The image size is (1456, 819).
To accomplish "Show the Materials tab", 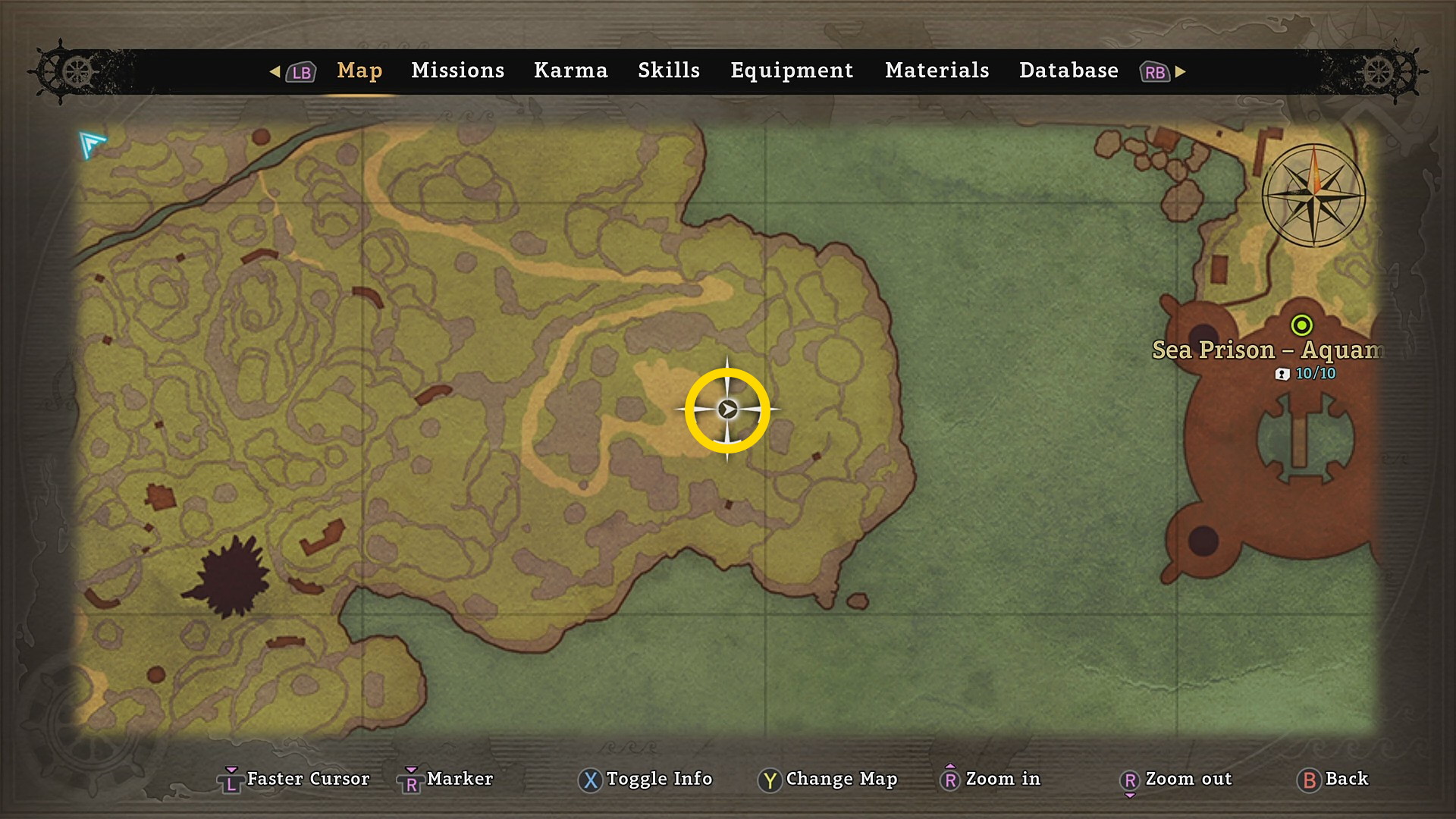I will (937, 71).
